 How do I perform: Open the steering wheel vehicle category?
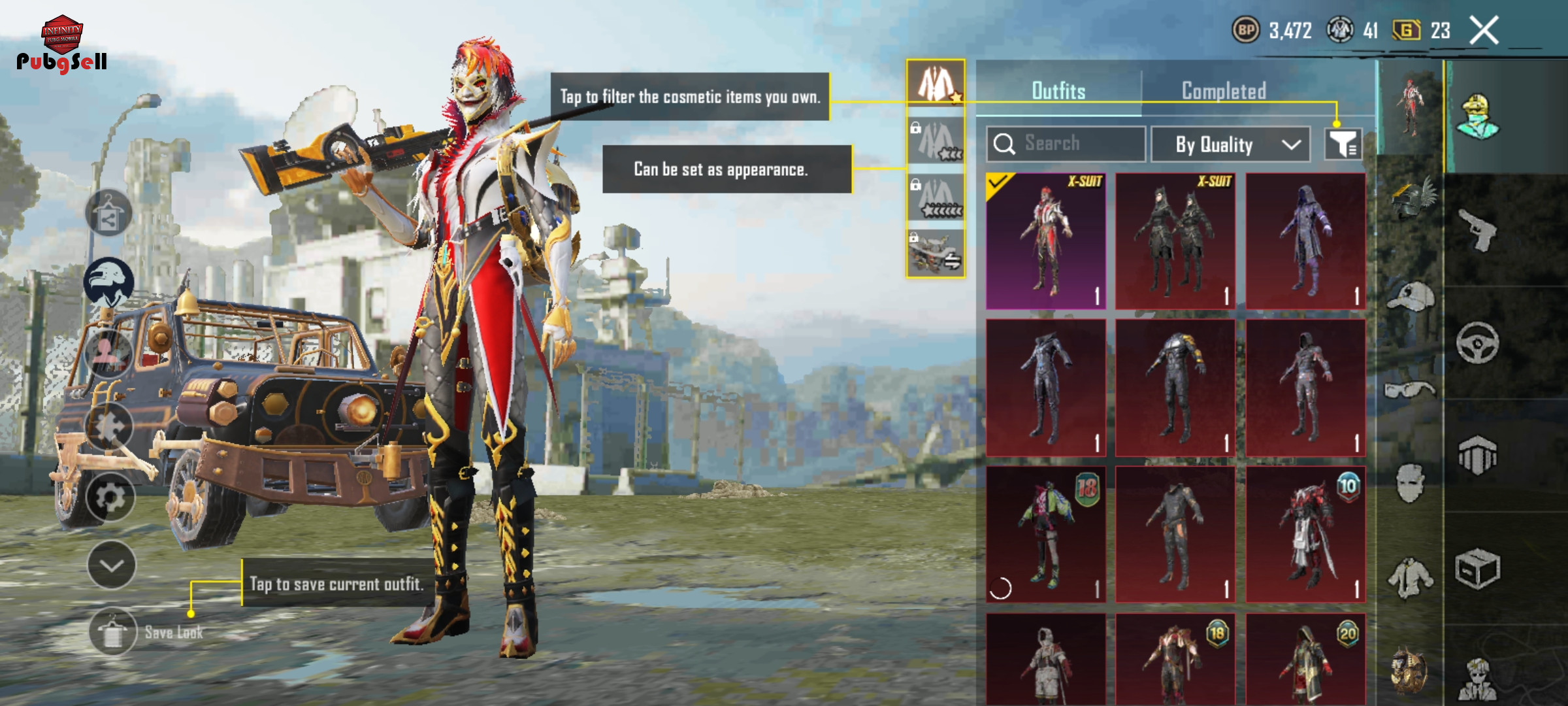click(1478, 343)
